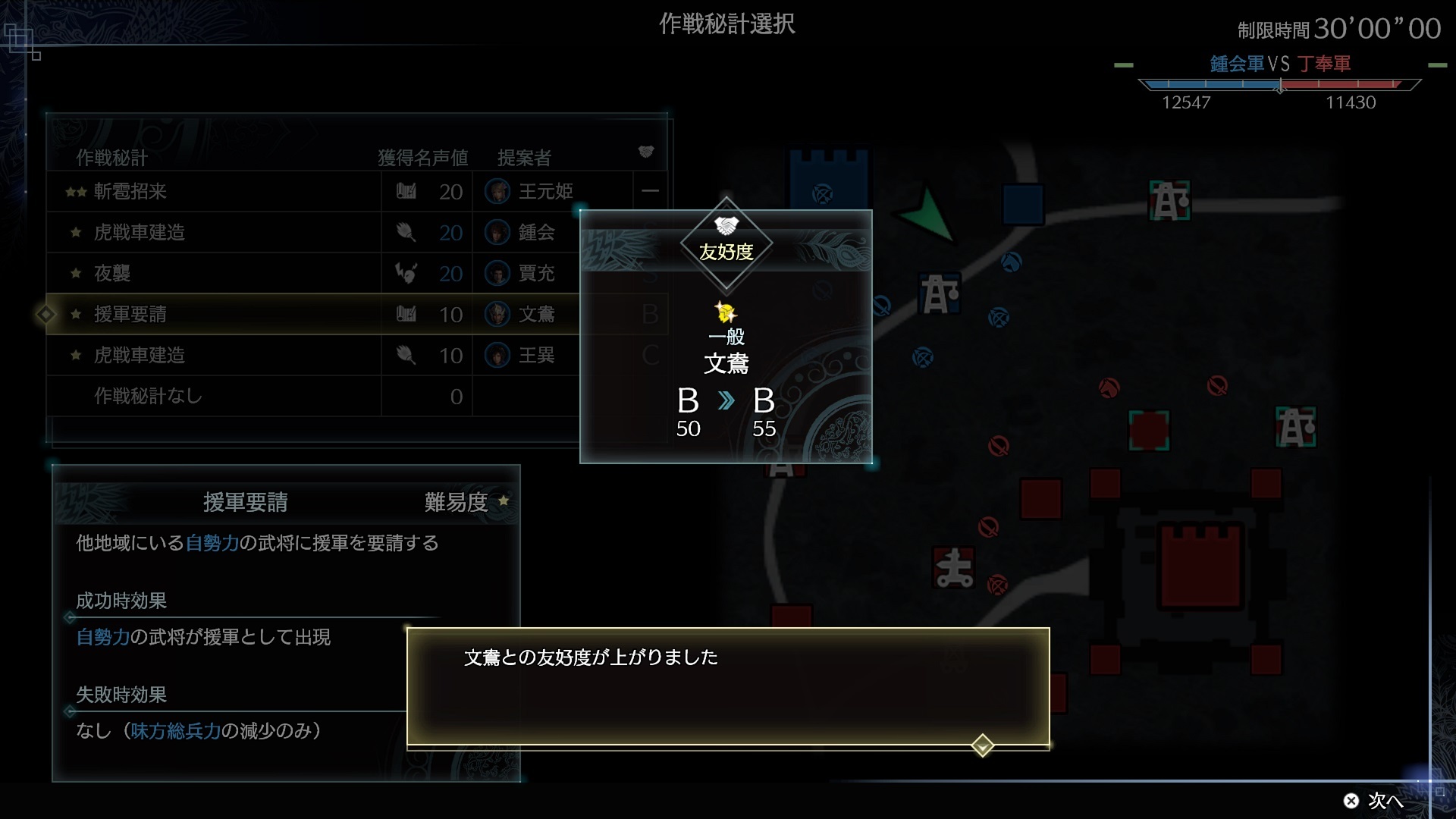Click the feather icon beside 虎戦車建造
This screenshot has height=819, width=1456.
[x=406, y=233]
